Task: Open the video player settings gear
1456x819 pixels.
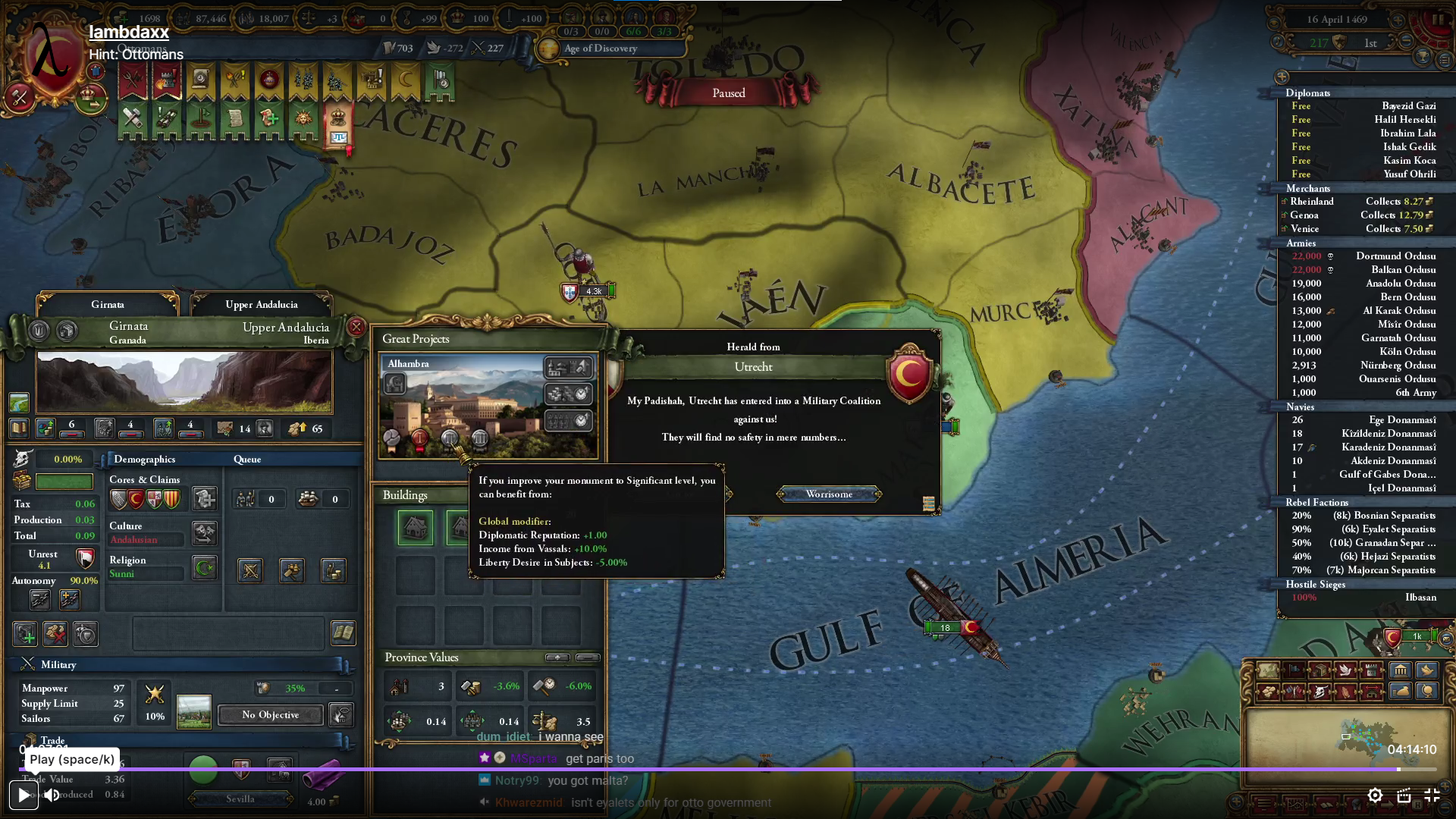Action: pyautogui.click(x=1375, y=795)
